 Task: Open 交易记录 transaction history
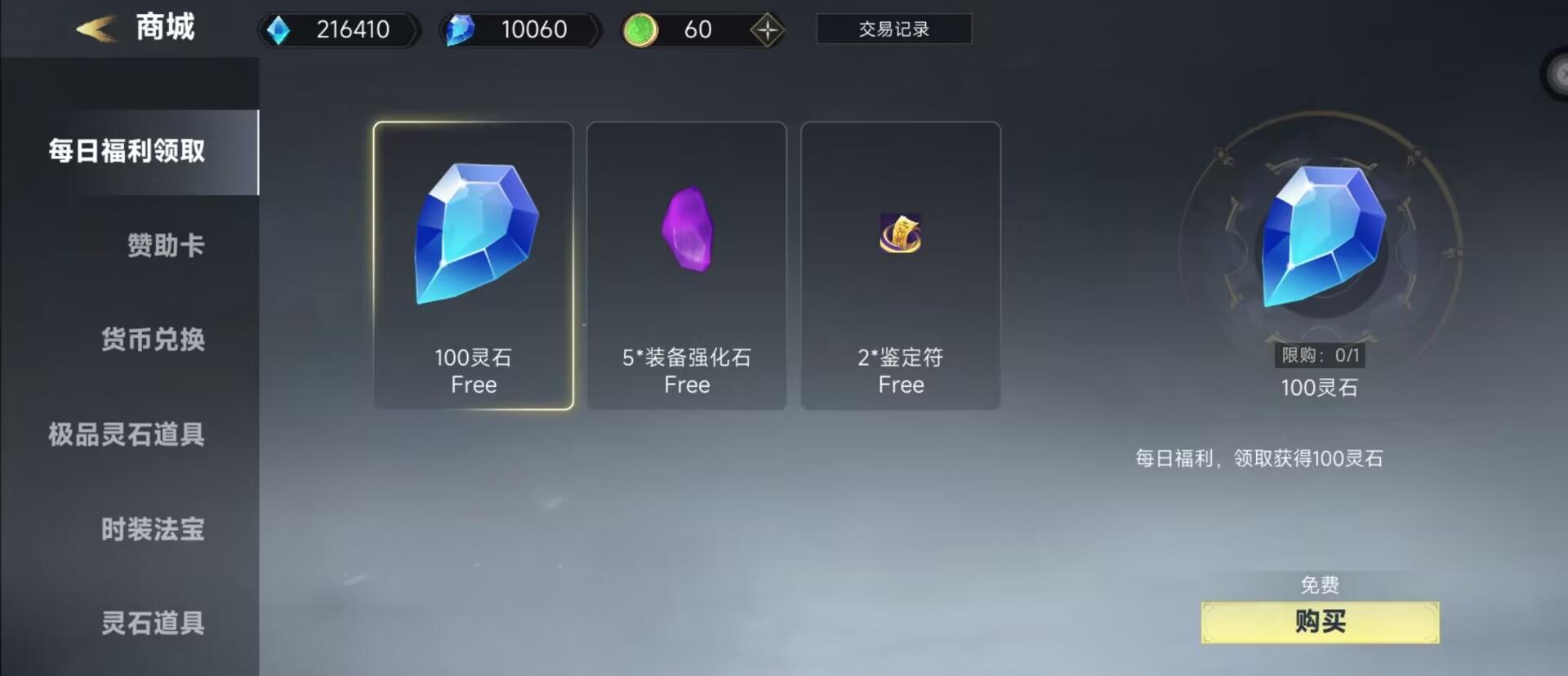click(x=893, y=28)
